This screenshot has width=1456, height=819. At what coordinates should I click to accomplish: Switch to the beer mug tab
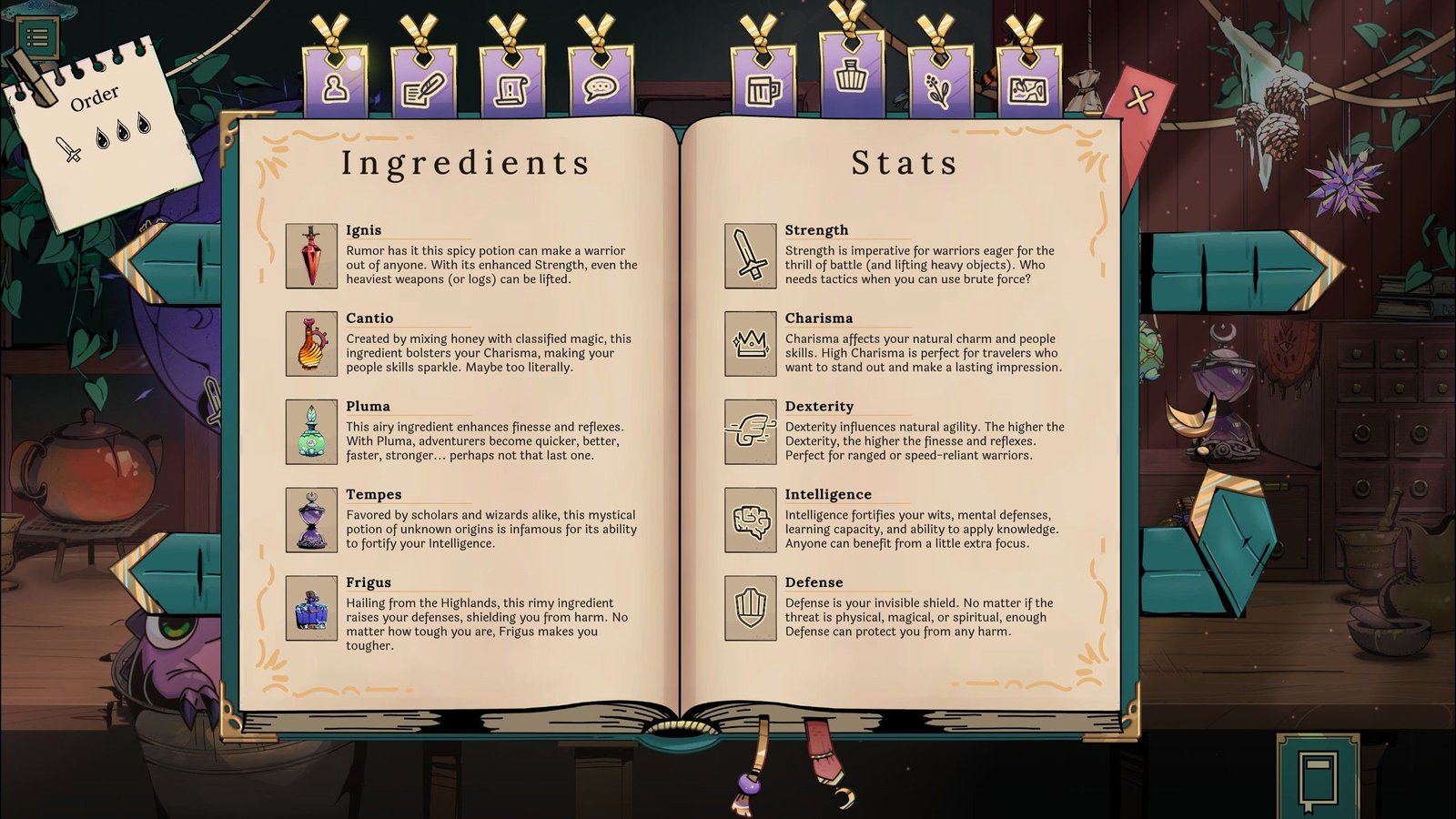click(763, 86)
